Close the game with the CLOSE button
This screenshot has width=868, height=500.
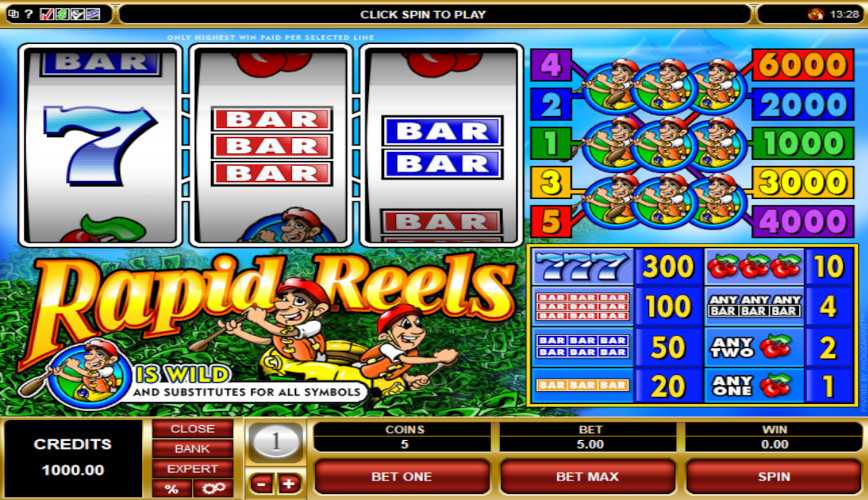pyautogui.click(x=192, y=429)
